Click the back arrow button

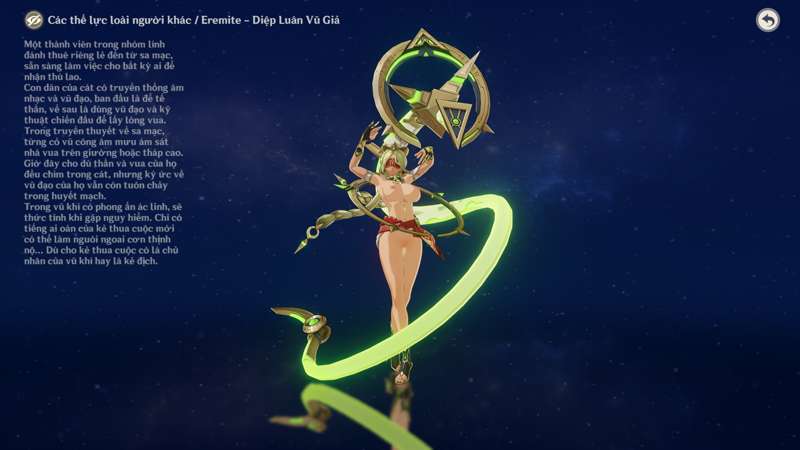(x=767, y=20)
